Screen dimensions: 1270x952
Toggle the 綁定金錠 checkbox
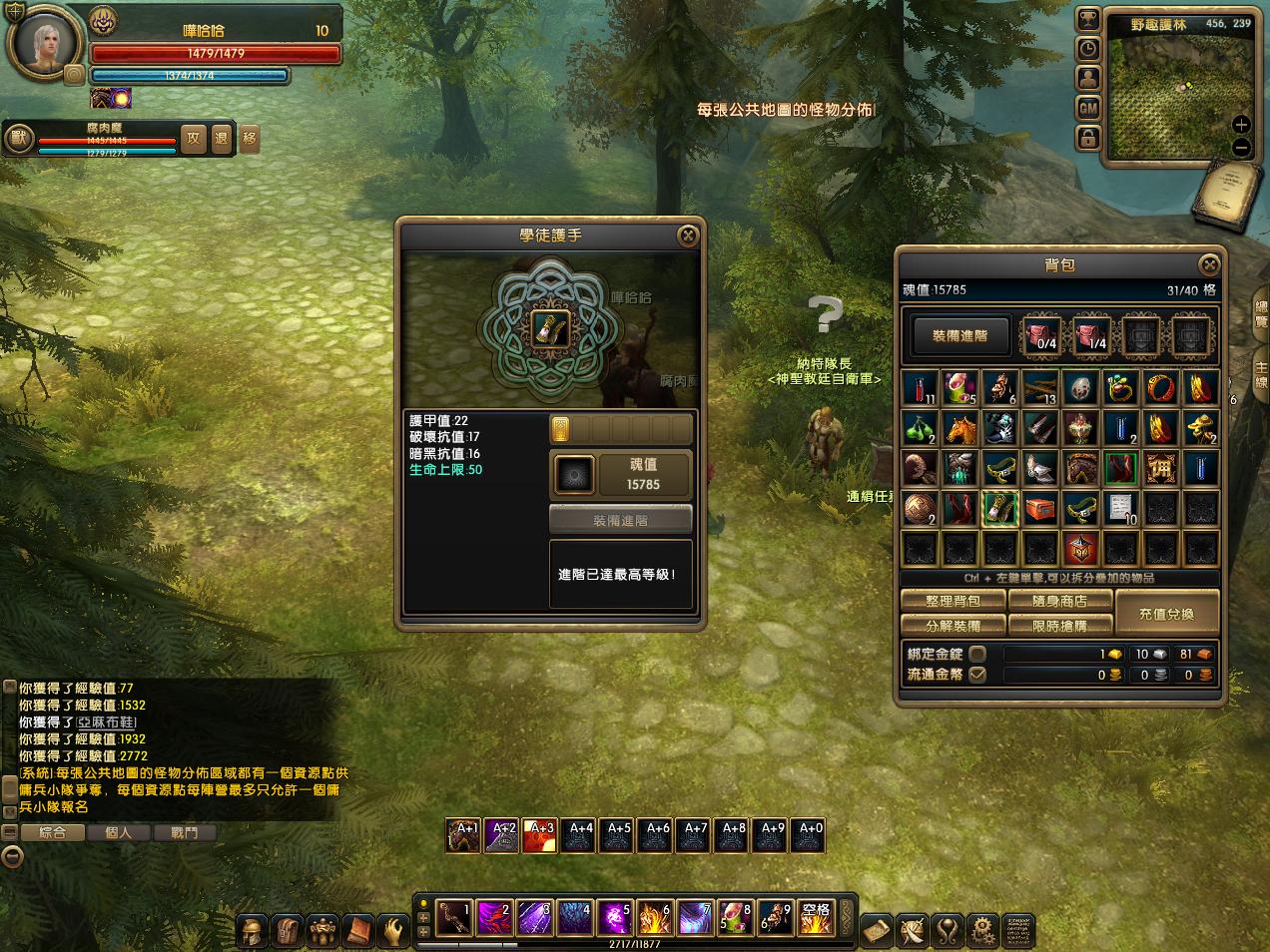977,654
